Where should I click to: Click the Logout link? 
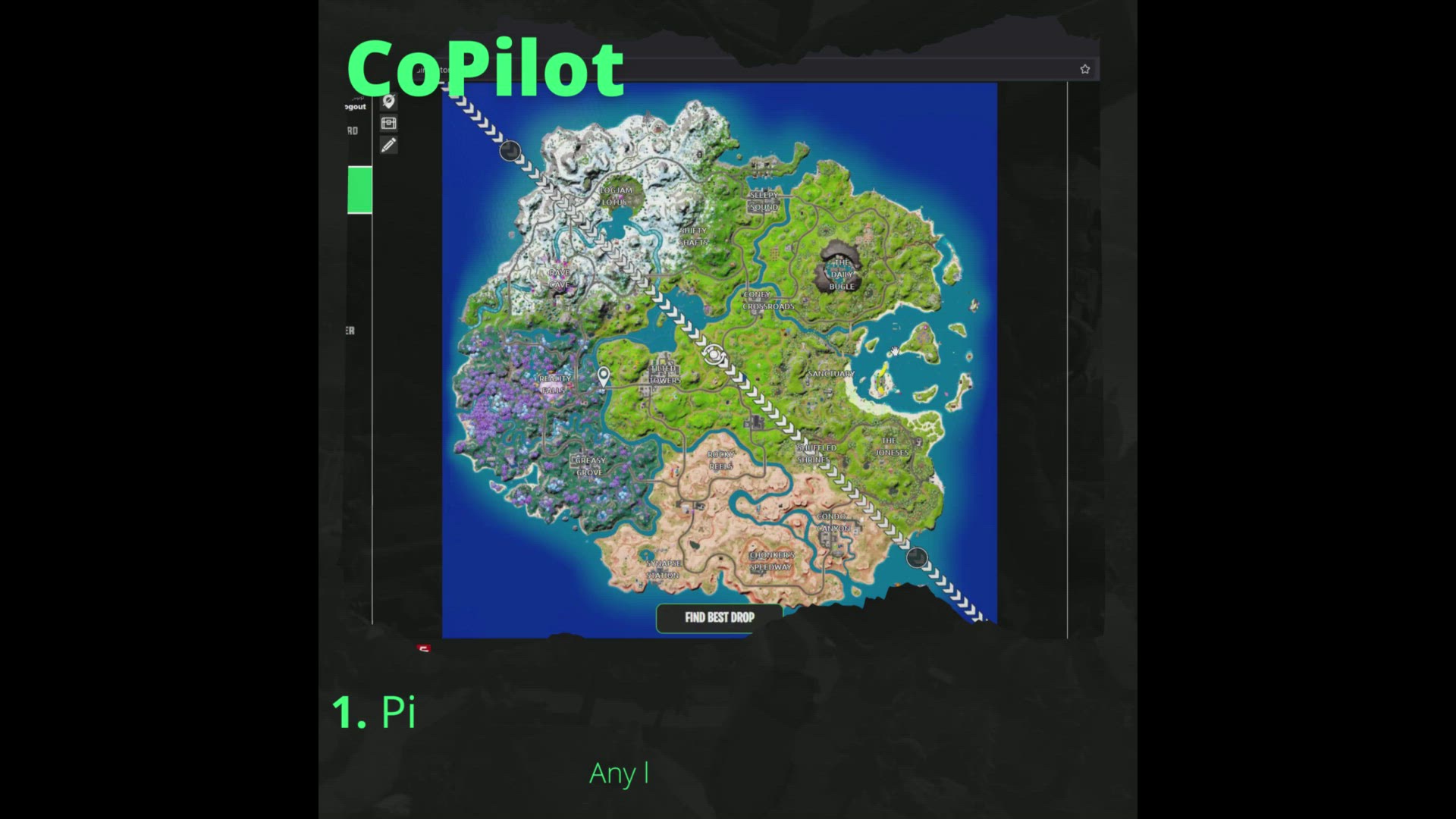click(x=356, y=107)
